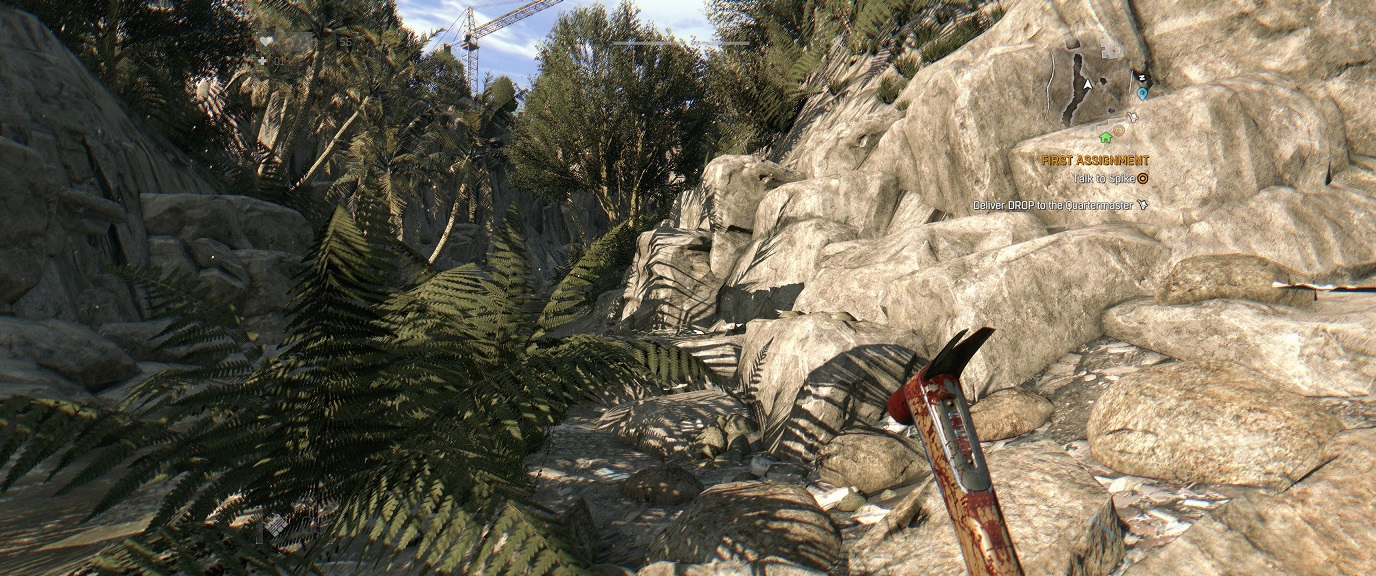
Task: Select the blue waypoint pin on minimap
Action: point(1142,93)
